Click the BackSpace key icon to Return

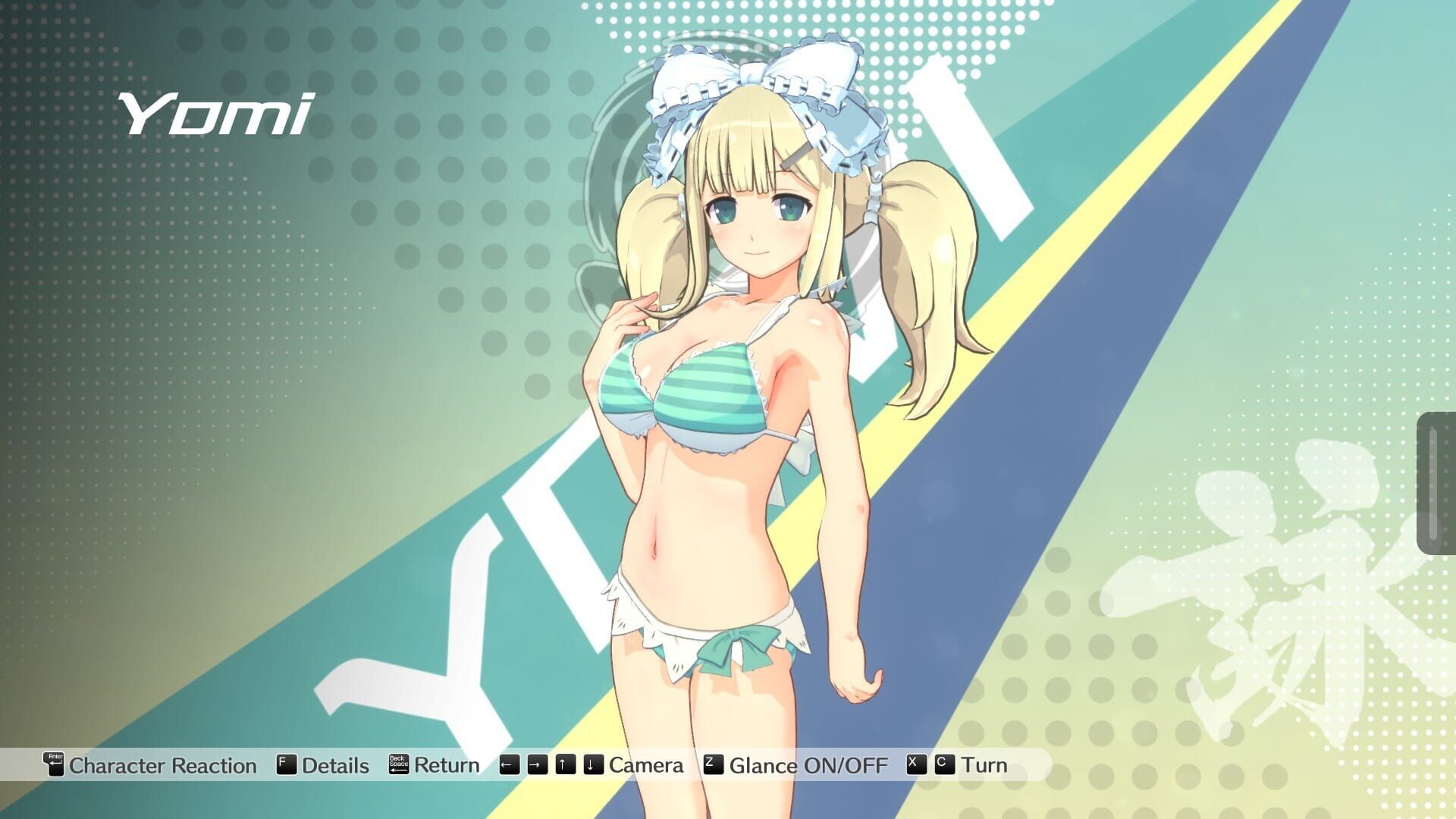click(x=399, y=764)
